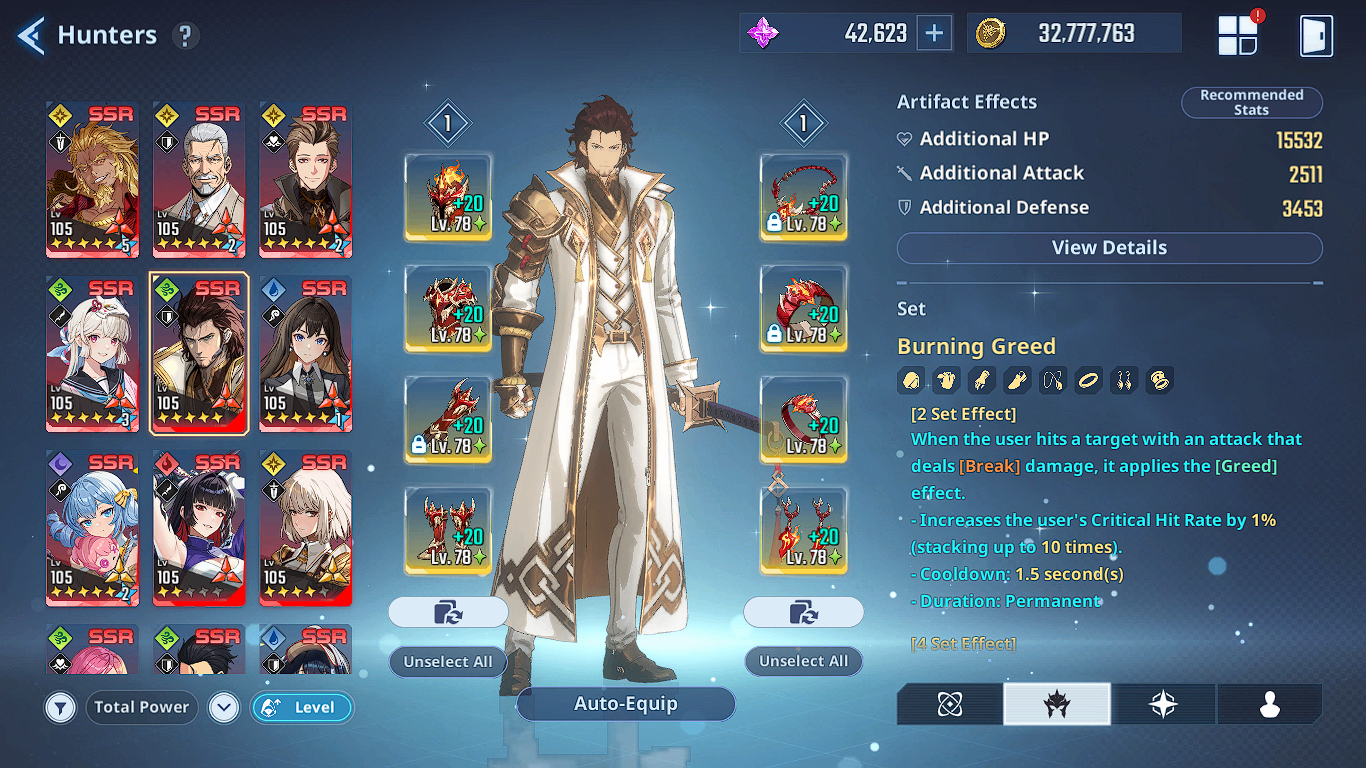Screen dimensions: 1366x768
Task: Select the red chest armor artifact slot
Action: (x=448, y=308)
